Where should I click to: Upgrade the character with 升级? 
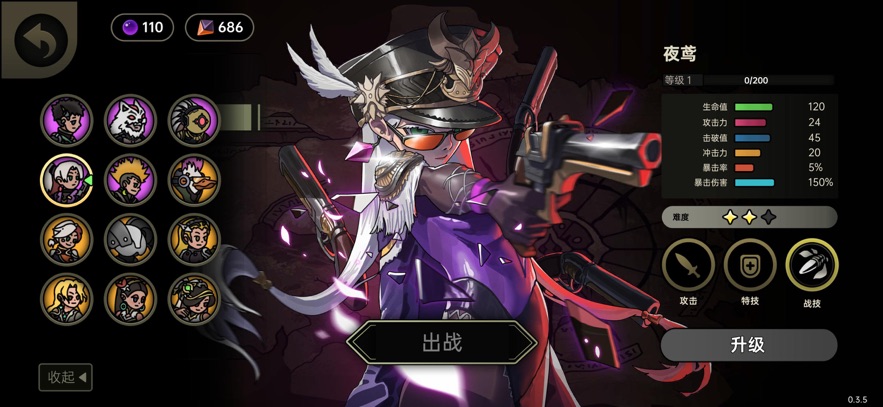[748, 345]
